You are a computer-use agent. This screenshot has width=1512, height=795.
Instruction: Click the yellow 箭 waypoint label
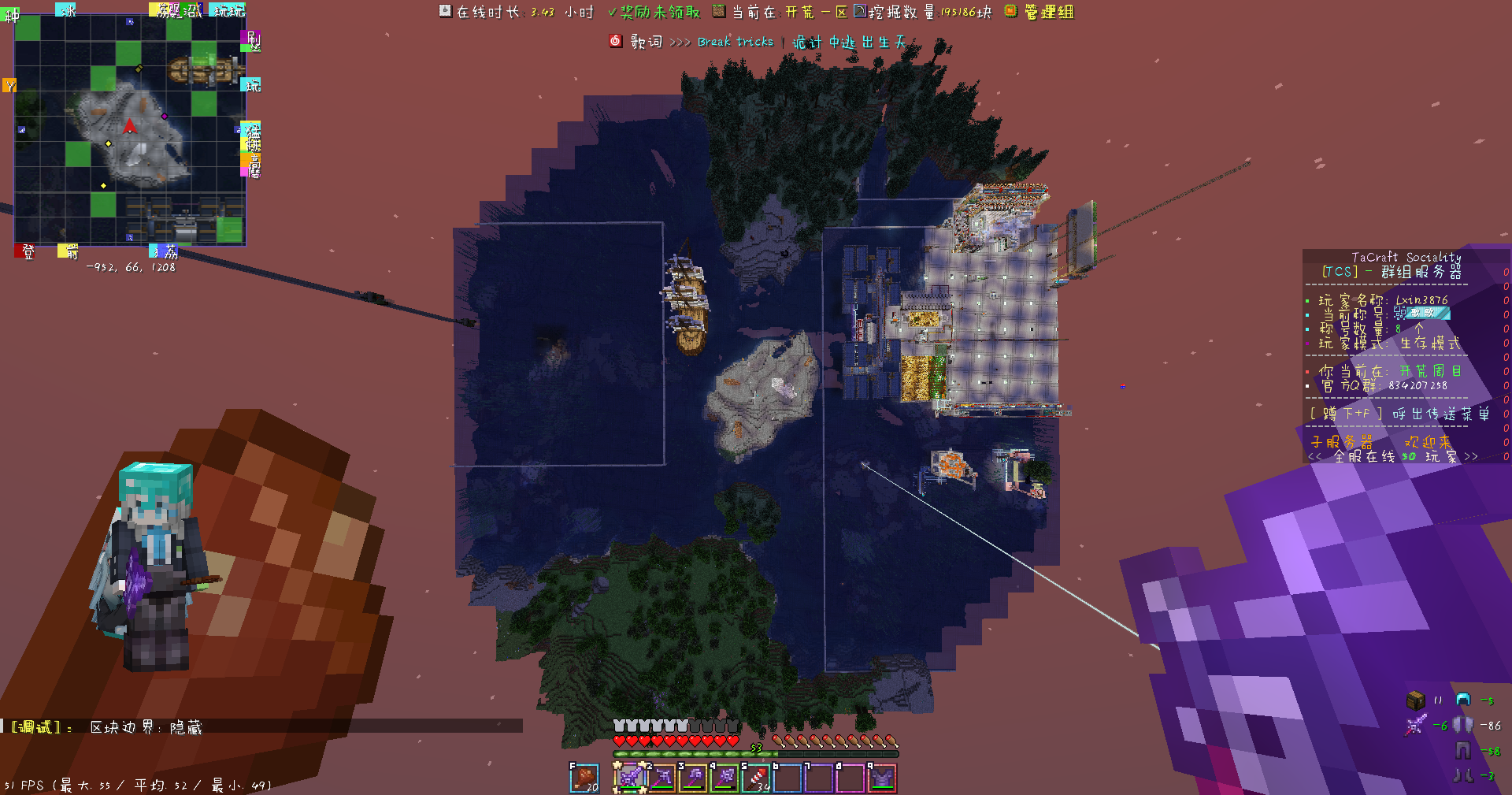(x=68, y=251)
